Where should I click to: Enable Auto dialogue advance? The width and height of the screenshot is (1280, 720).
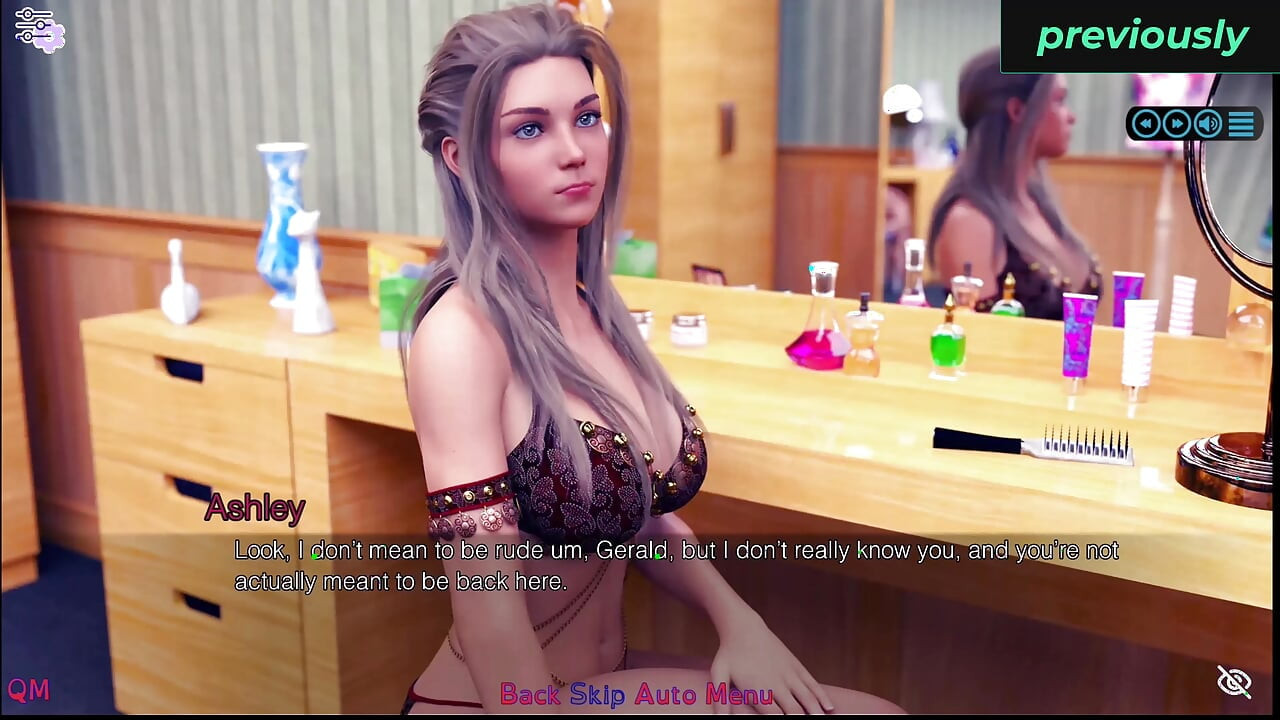click(x=665, y=694)
